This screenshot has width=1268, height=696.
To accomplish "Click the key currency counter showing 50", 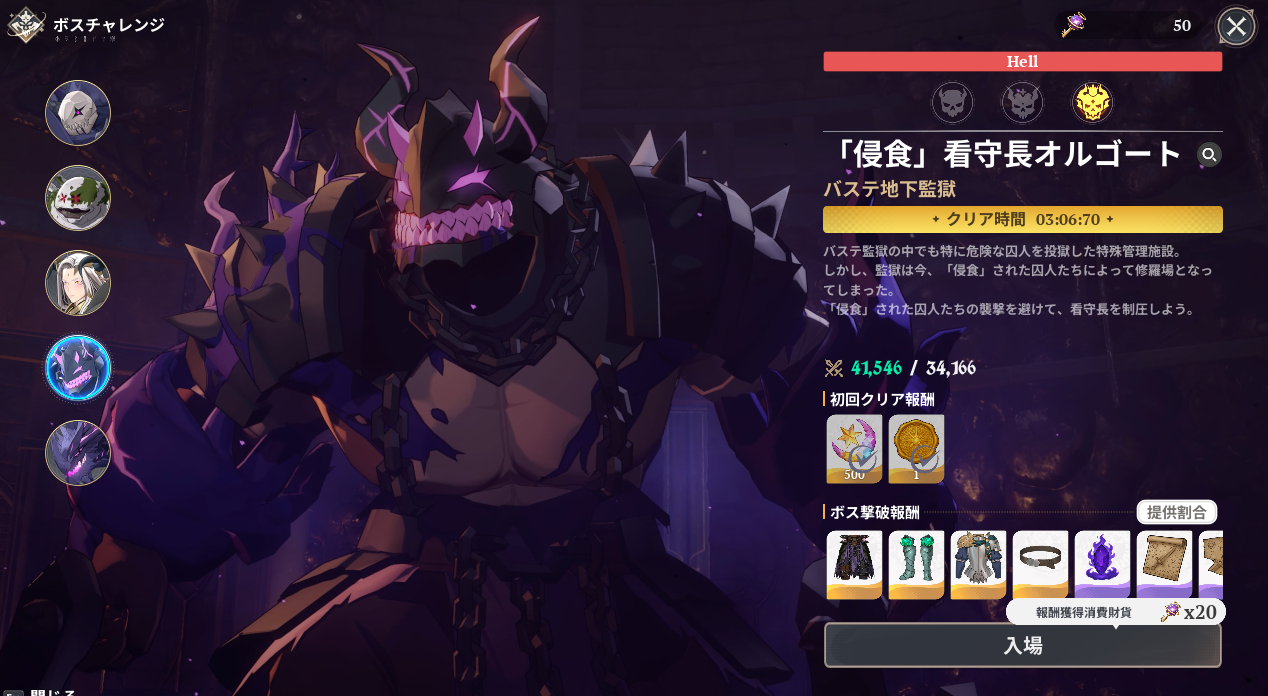I will [1129, 25].
